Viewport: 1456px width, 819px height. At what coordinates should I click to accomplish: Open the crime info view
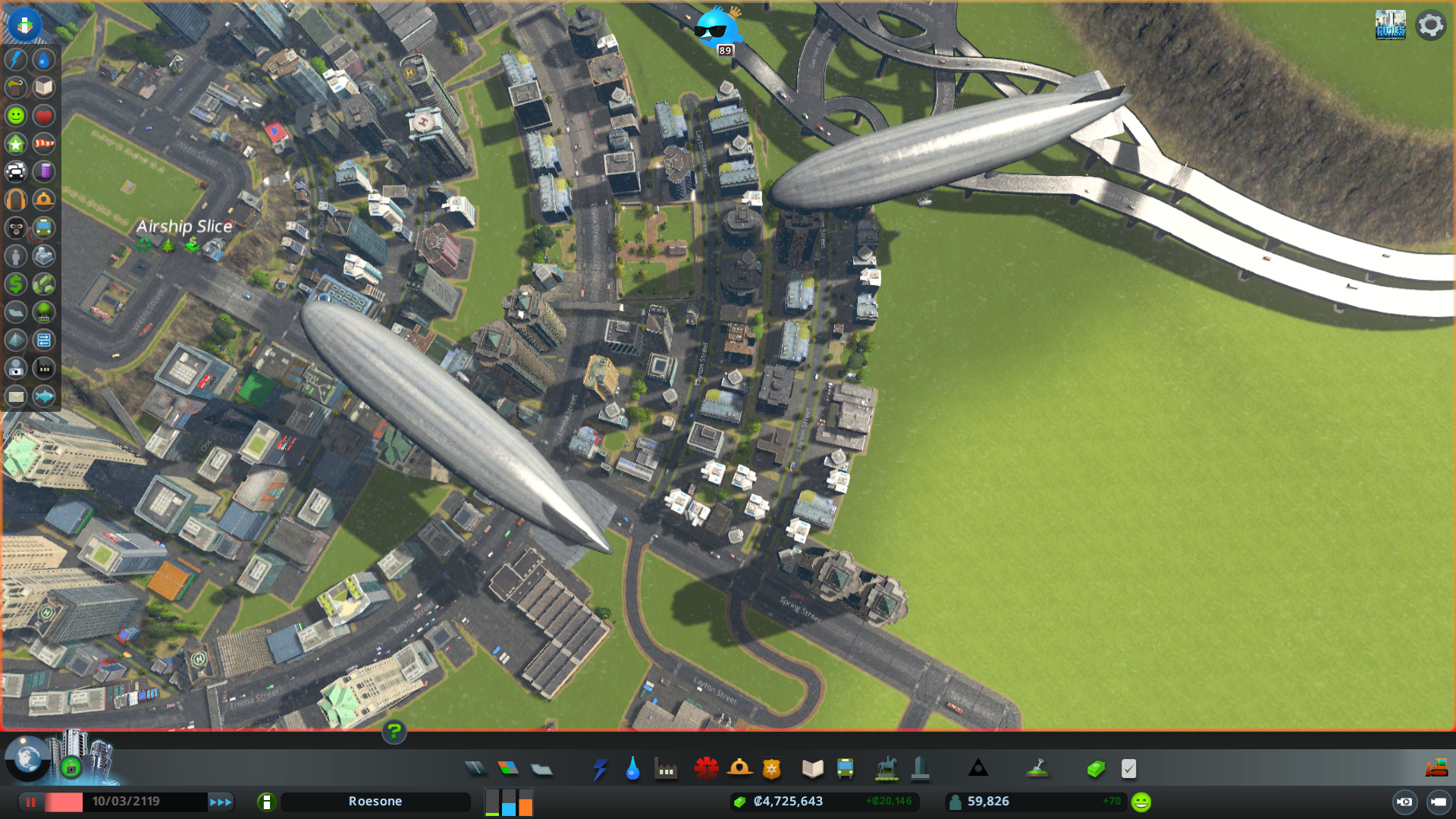click(x=15, y=228)
